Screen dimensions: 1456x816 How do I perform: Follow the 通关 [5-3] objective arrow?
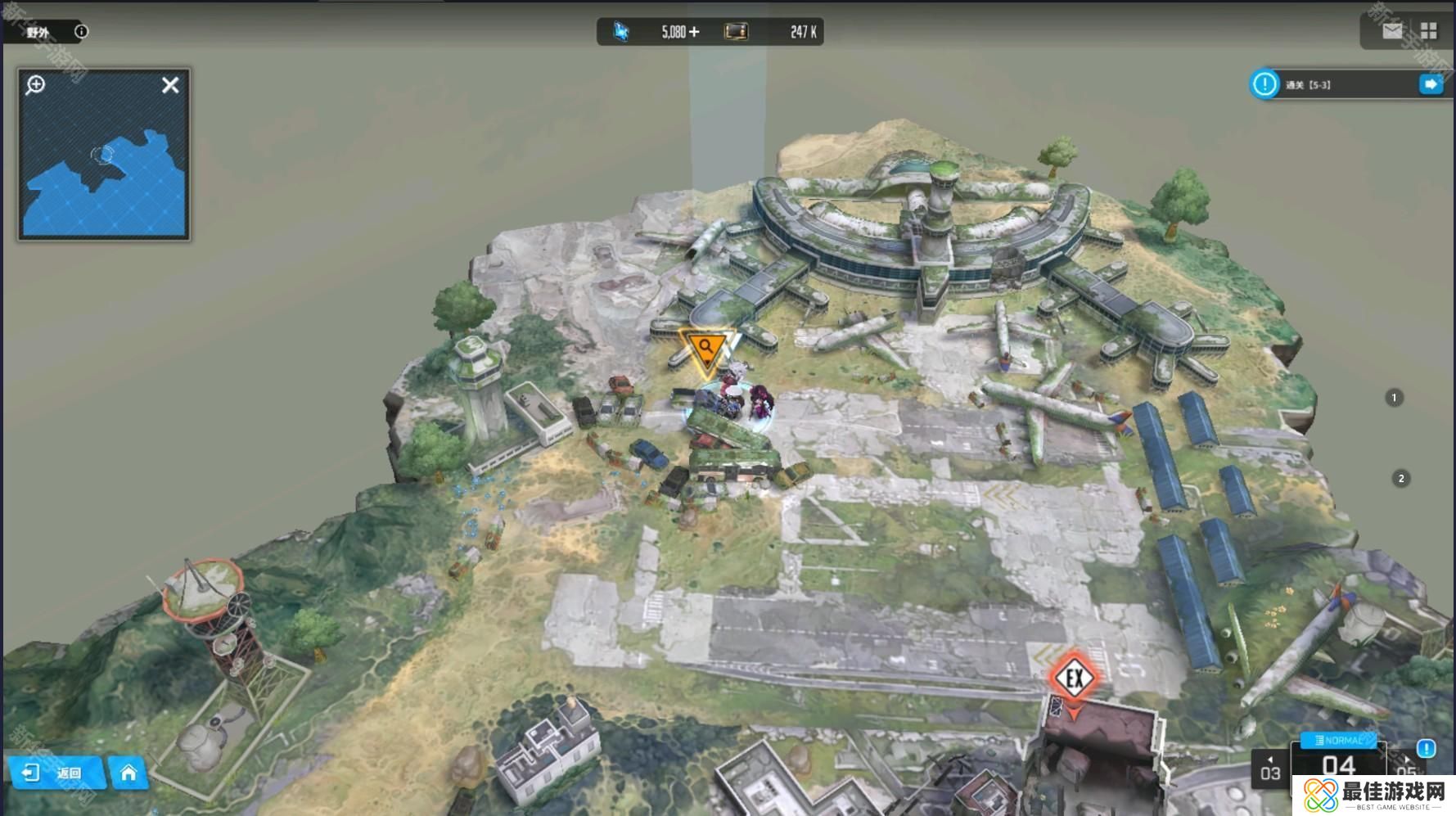point(1431,84)
